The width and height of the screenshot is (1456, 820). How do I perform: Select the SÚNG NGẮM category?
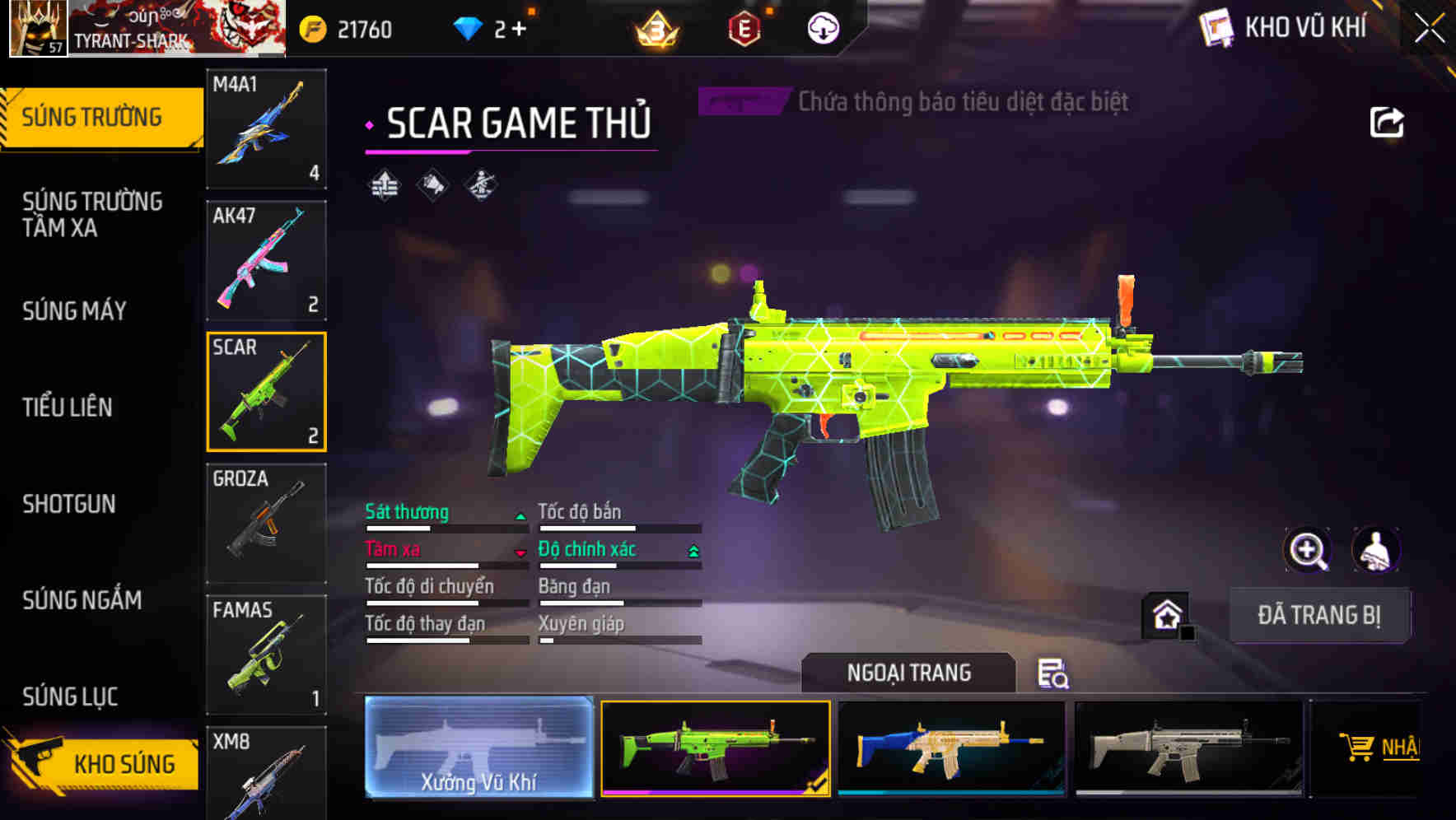click(x=81, y=601)
